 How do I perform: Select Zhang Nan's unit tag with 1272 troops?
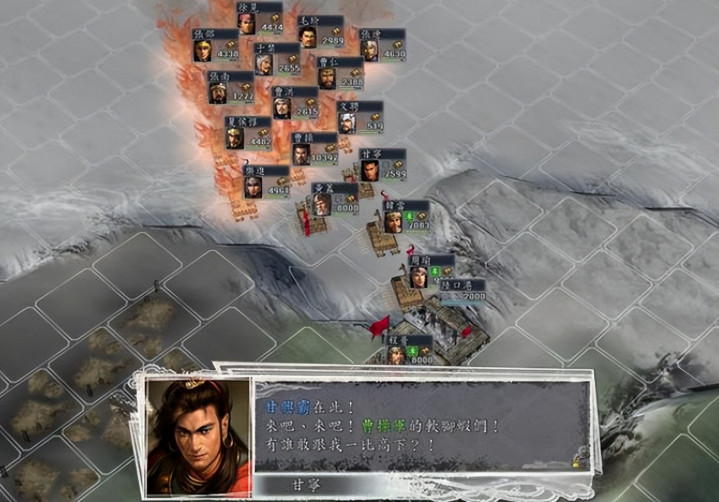(x=232, y=88)
